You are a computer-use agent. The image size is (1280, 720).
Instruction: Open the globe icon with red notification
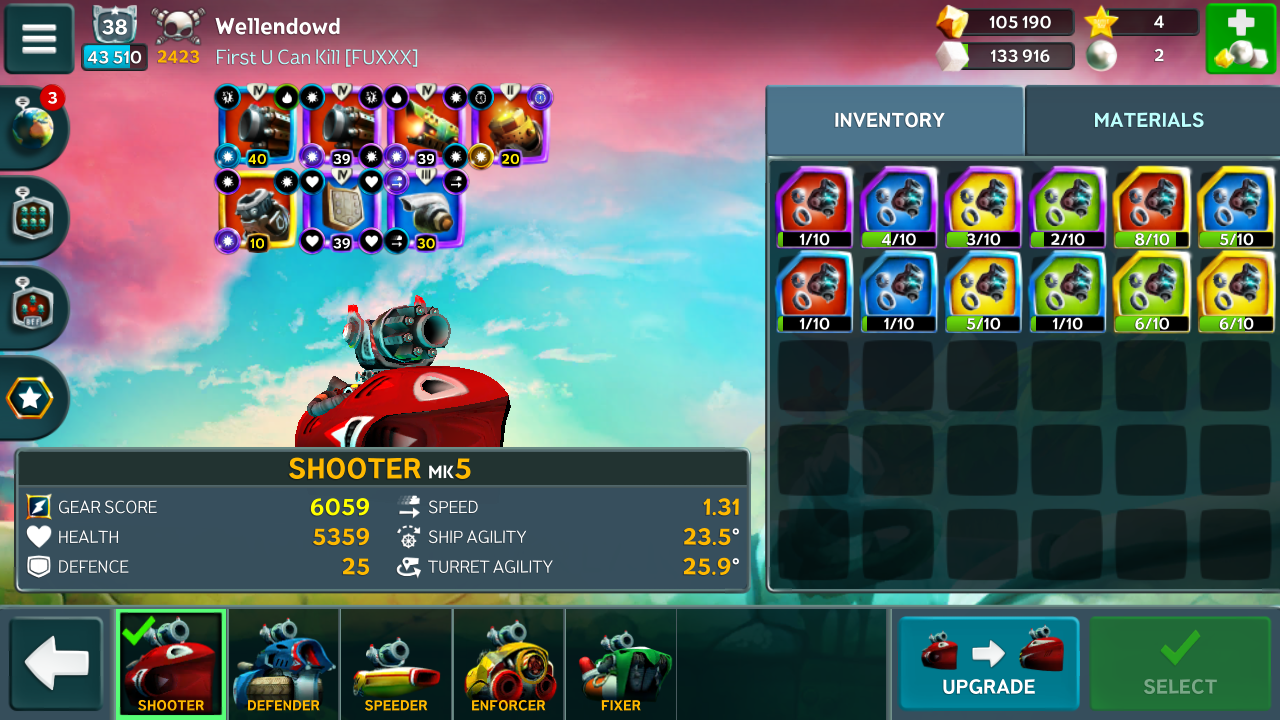click(33, 128)
